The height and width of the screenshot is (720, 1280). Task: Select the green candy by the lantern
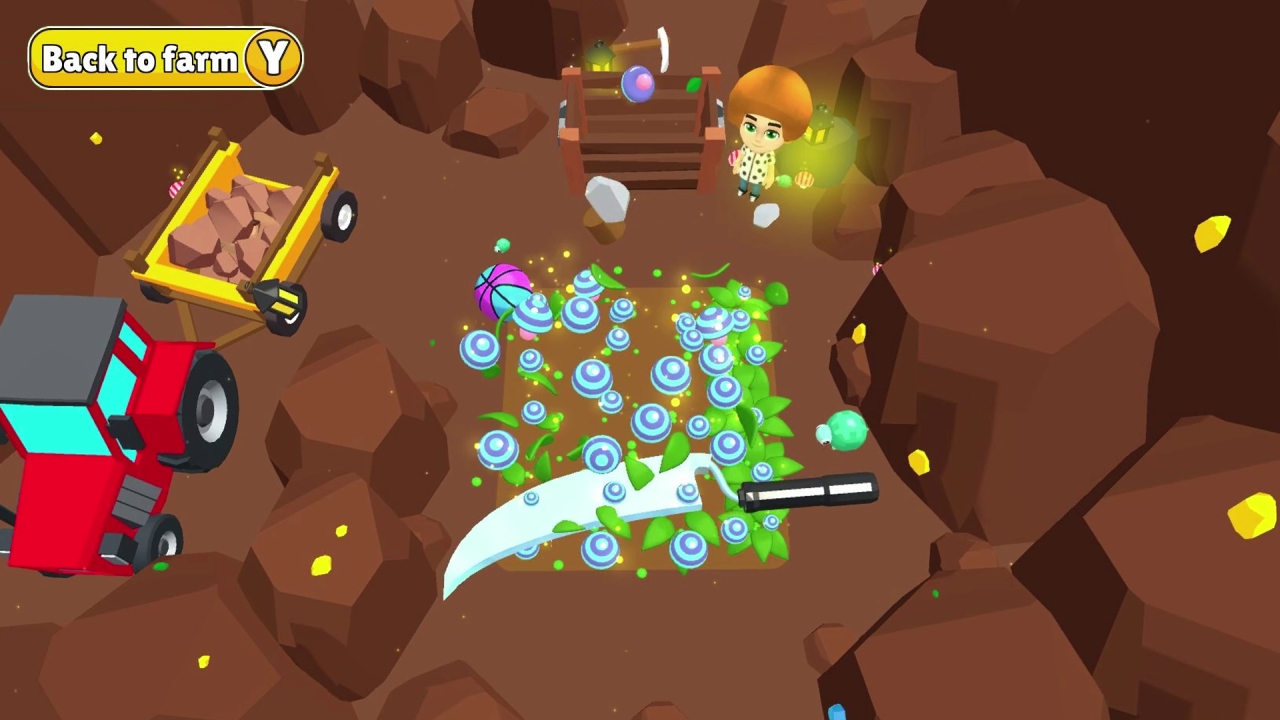pos(784,180)
